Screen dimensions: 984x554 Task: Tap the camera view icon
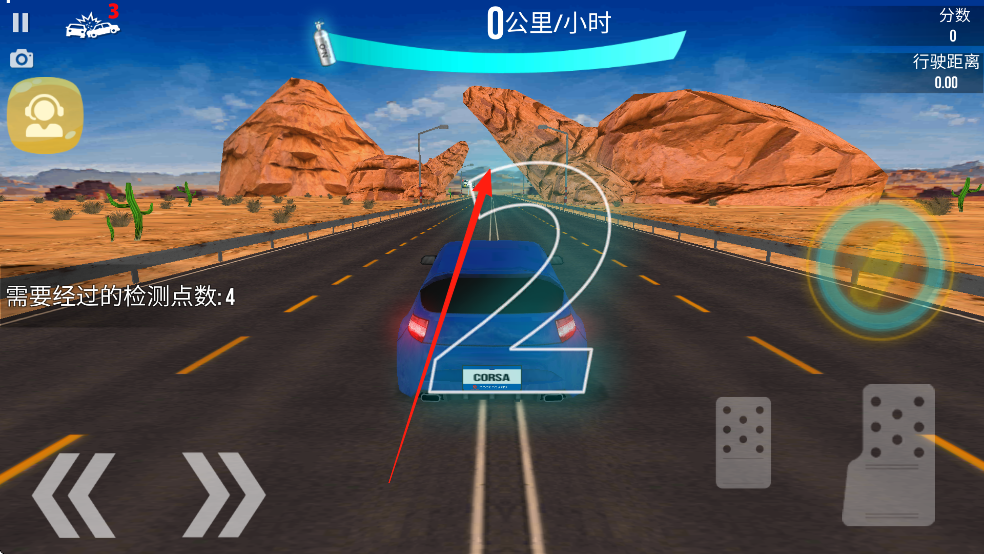pyautogui.click(x=21, y=59)
